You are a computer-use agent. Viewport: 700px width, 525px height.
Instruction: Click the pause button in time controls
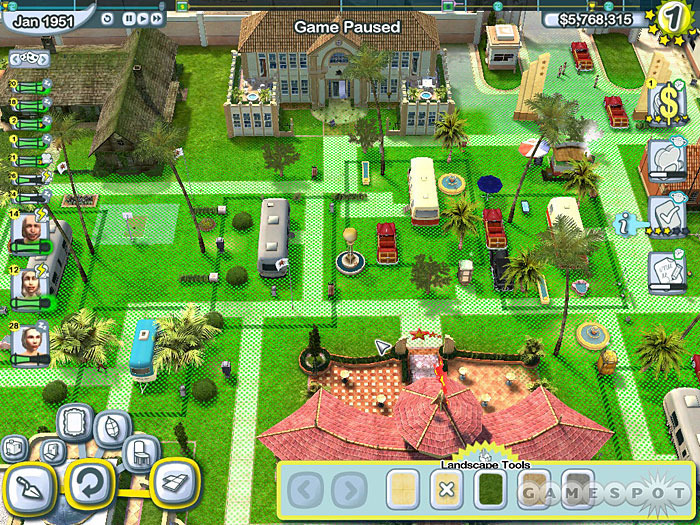[130, 18]
